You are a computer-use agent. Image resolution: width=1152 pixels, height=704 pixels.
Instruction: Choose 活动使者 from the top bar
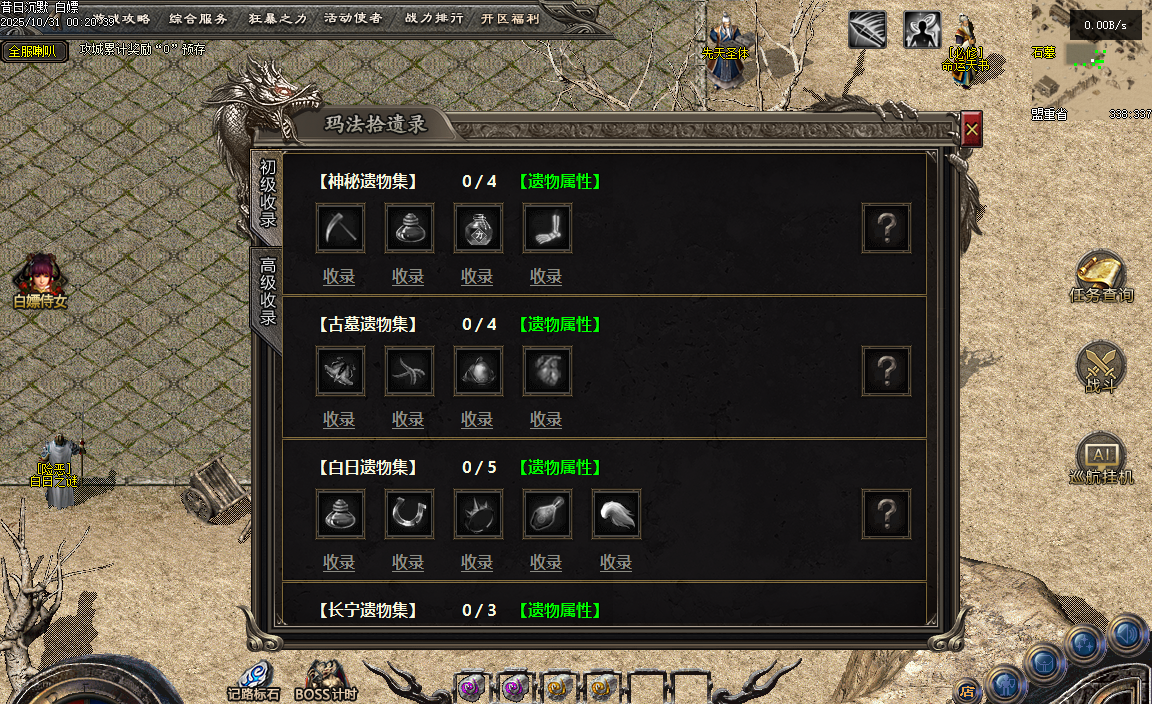click(353, 18)
